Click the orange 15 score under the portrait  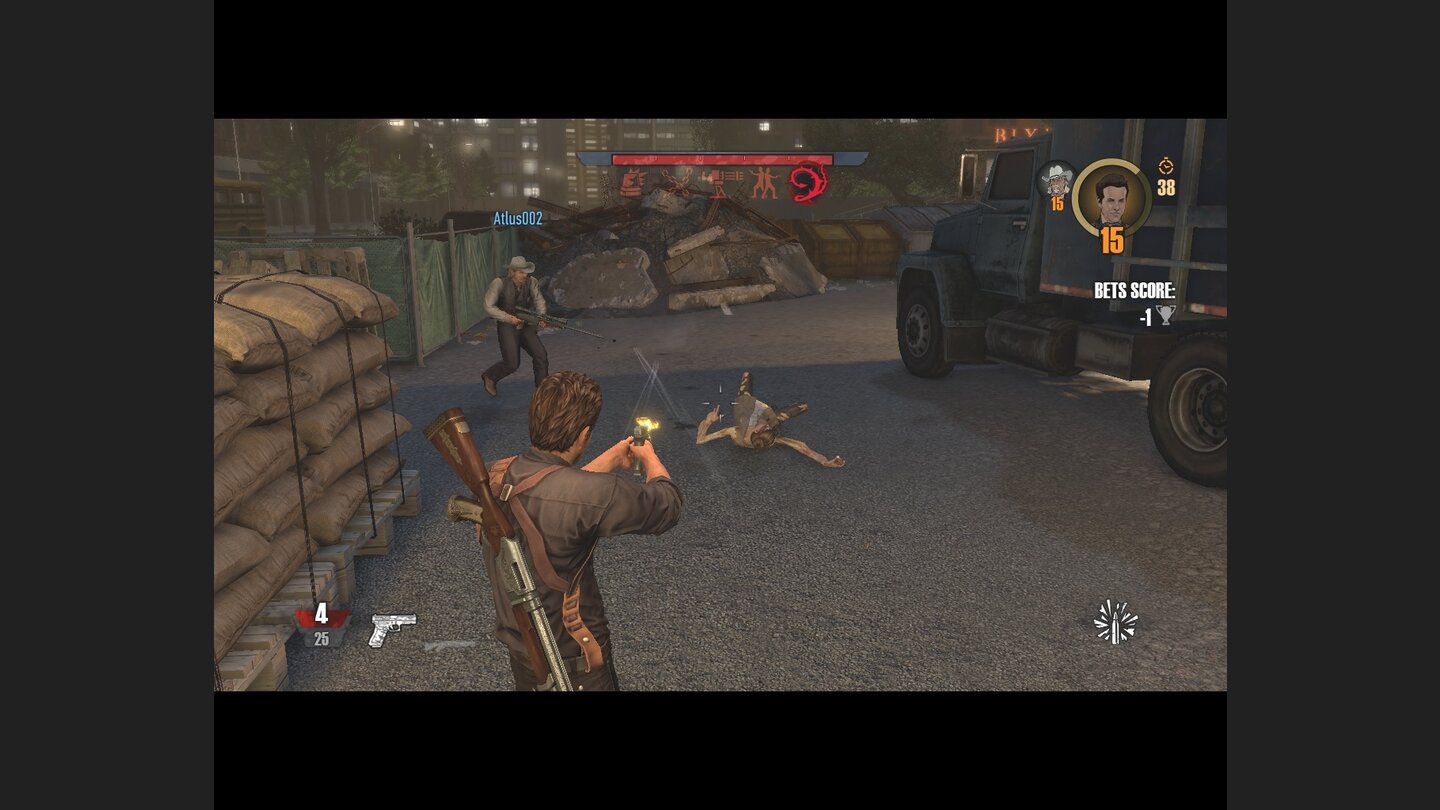tap(1111, 238)
